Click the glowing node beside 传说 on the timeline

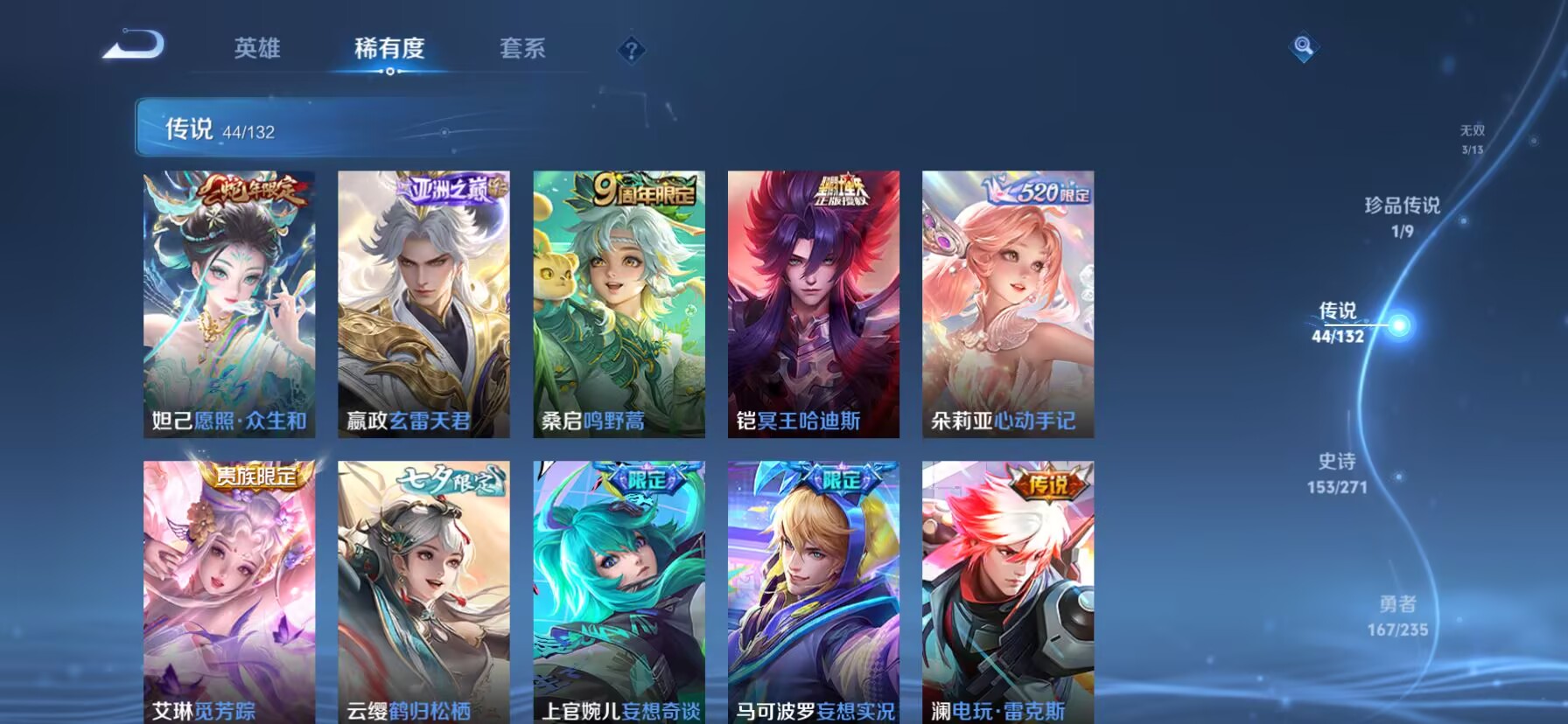pyautogui.click(x=1402, y=325)
